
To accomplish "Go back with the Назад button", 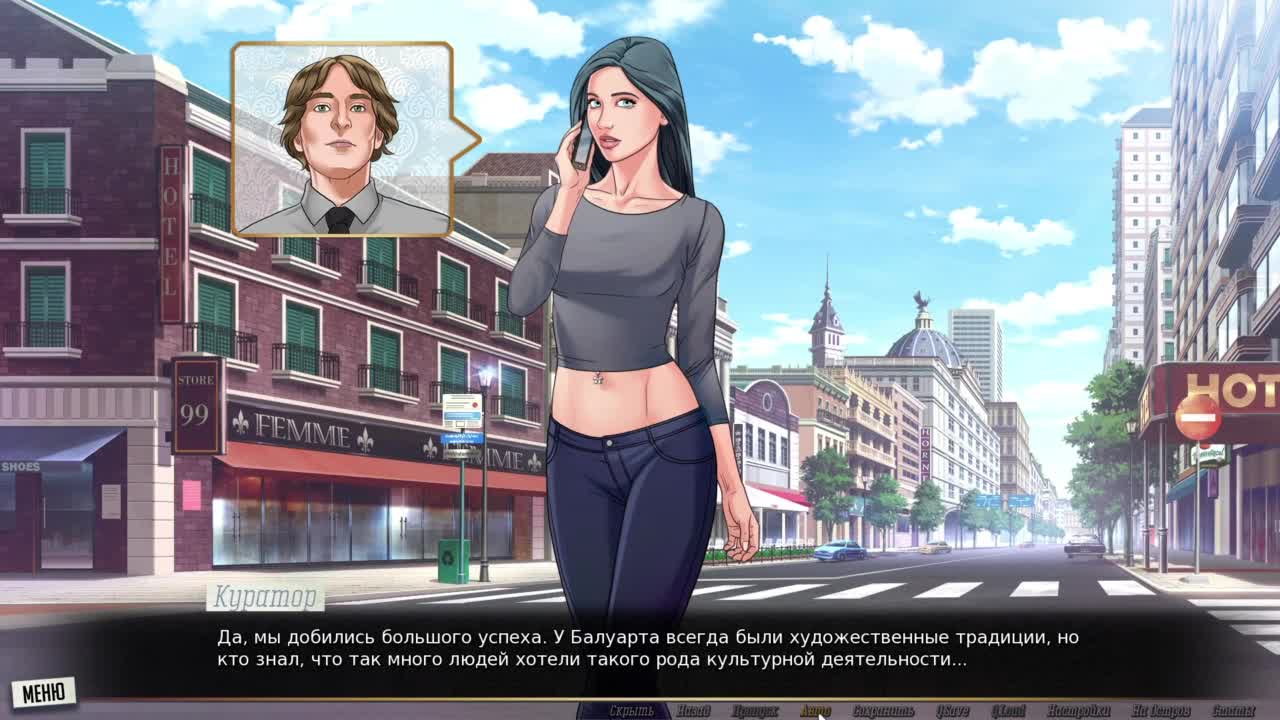I will [693, 711].
